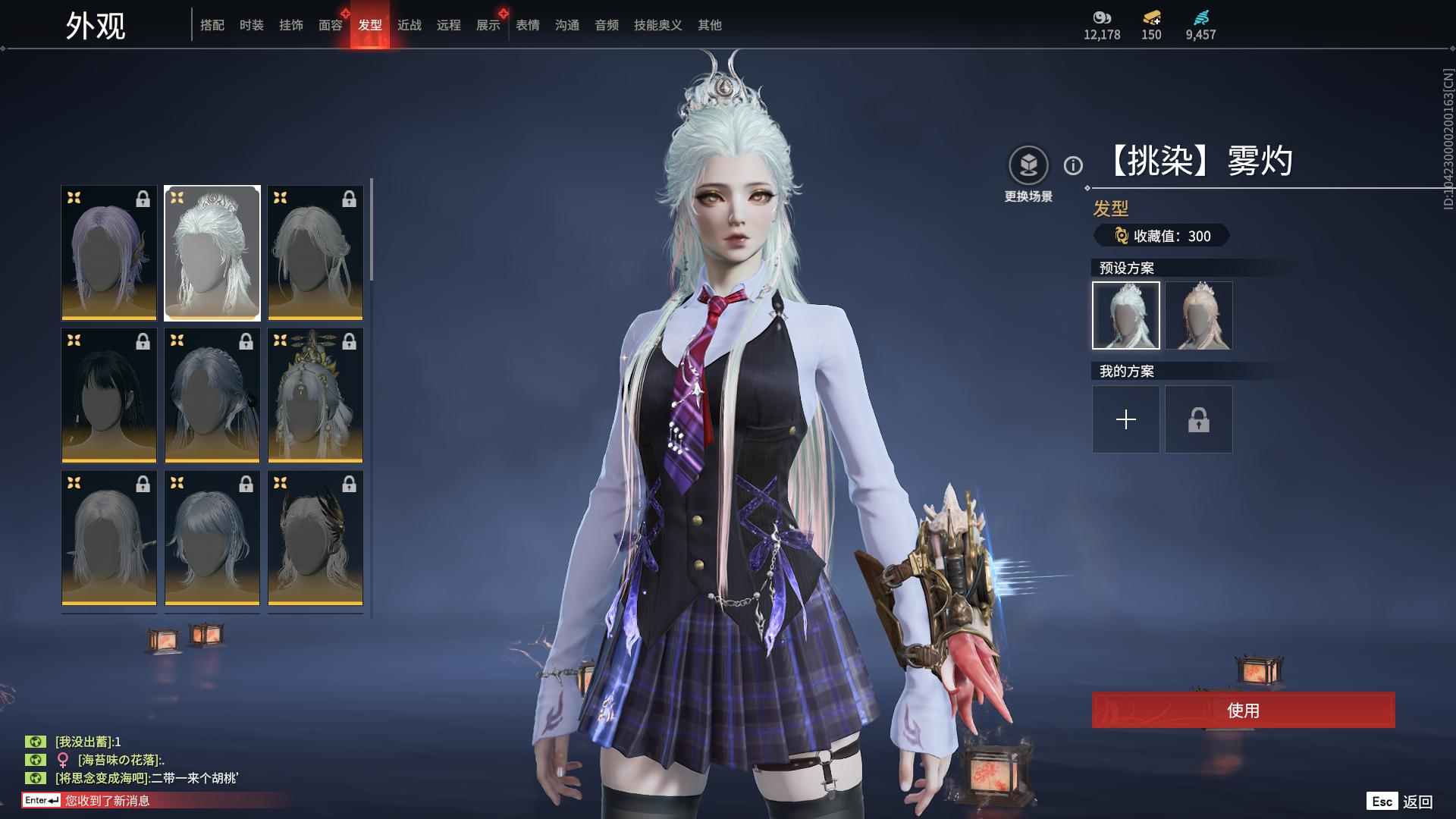Open the 表情 tab
The width and height of the screenshot is (1456, 819).
click(528, 25)
